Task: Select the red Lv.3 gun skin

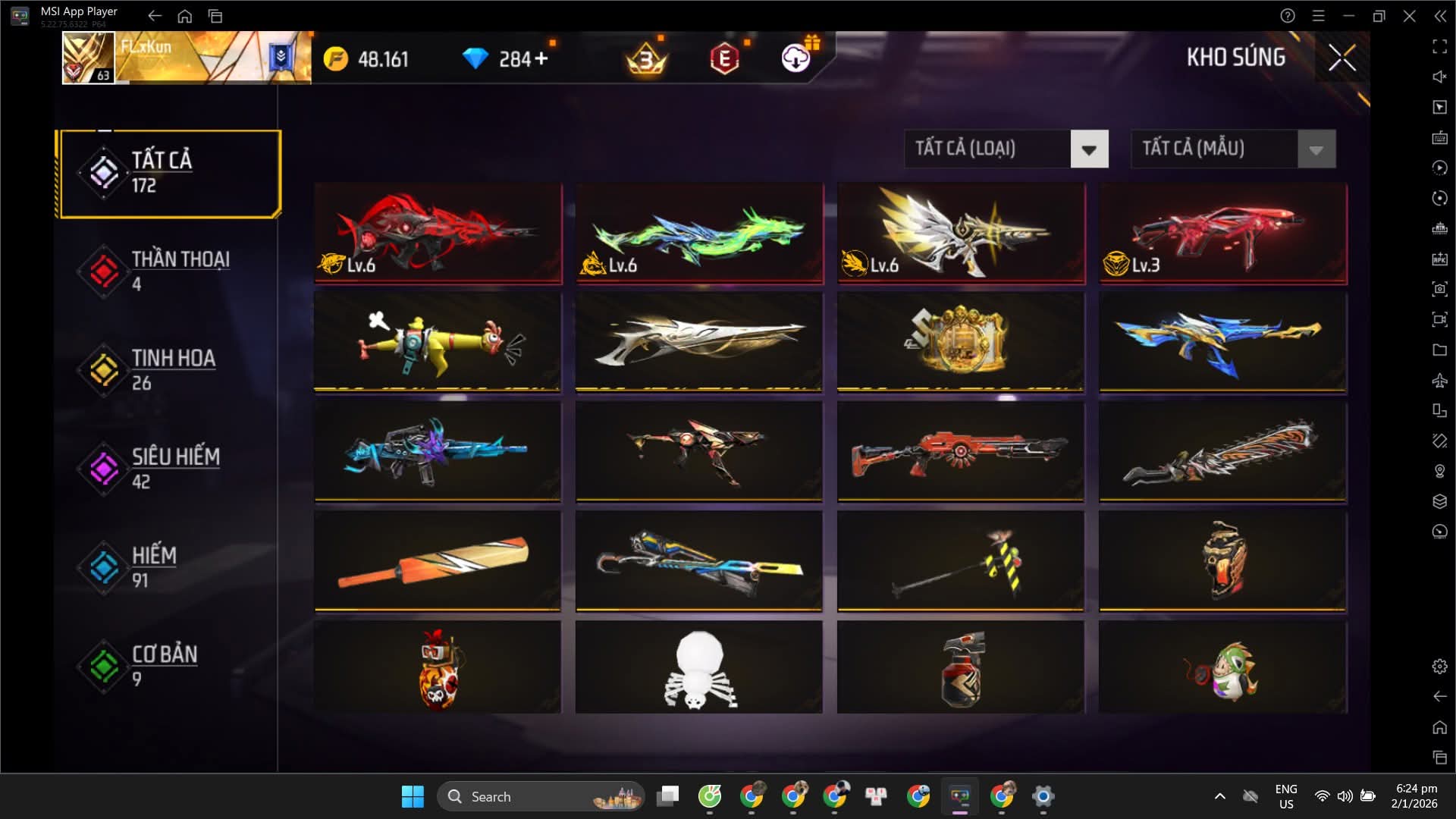Action: 1222,233
